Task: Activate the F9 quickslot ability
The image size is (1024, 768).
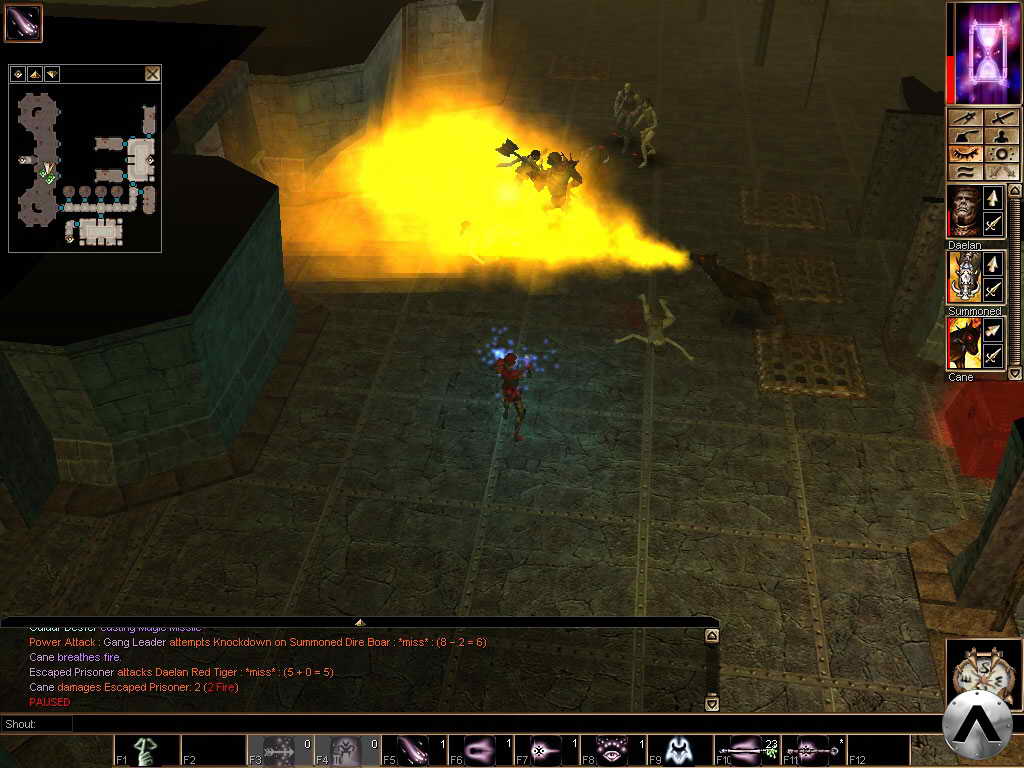Action: coord(680,750)
